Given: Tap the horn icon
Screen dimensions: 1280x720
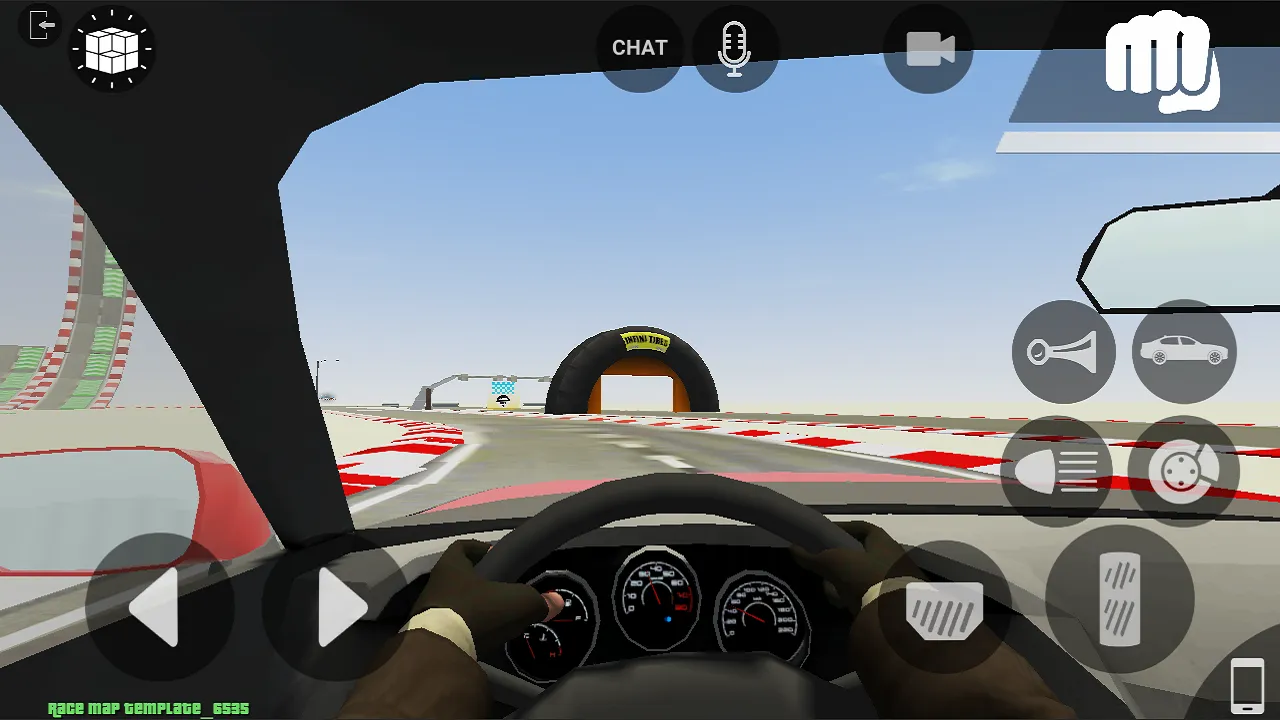Looking at the screenshot, I should pos(1063,352).
